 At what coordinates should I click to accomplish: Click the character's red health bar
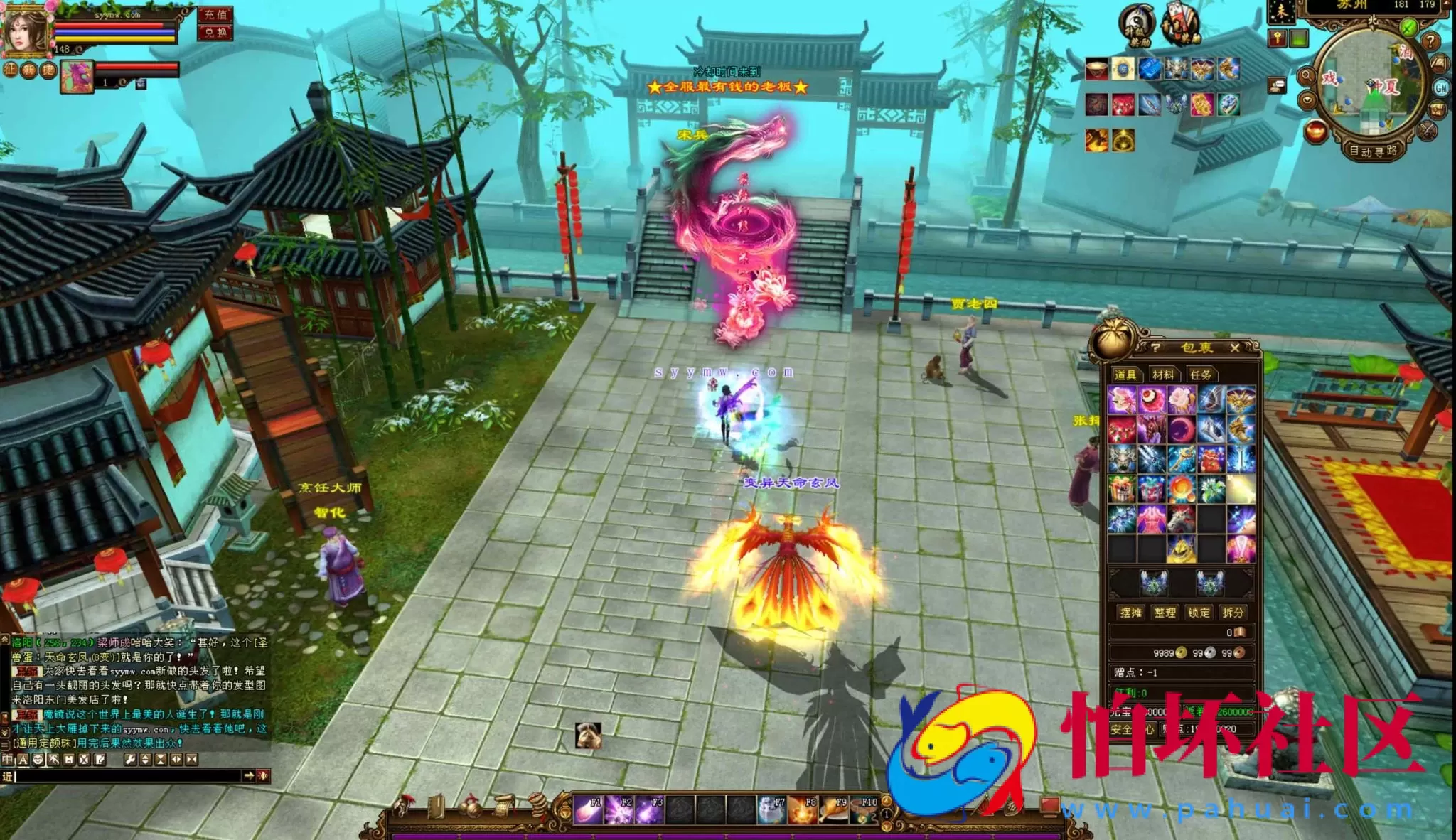point(111,25)
